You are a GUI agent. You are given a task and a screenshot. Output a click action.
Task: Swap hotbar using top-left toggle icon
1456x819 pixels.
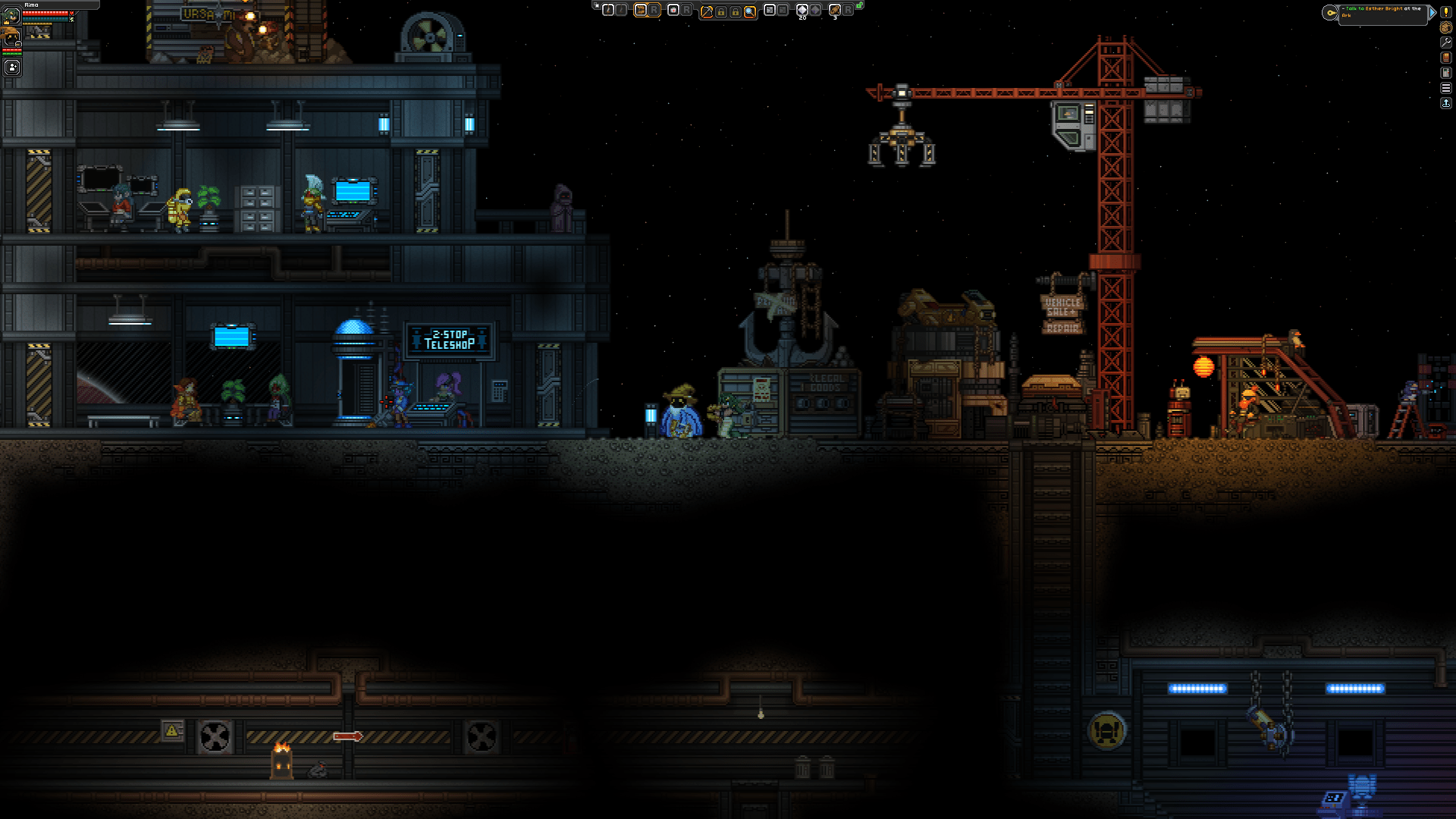click(x=596, y=5)
